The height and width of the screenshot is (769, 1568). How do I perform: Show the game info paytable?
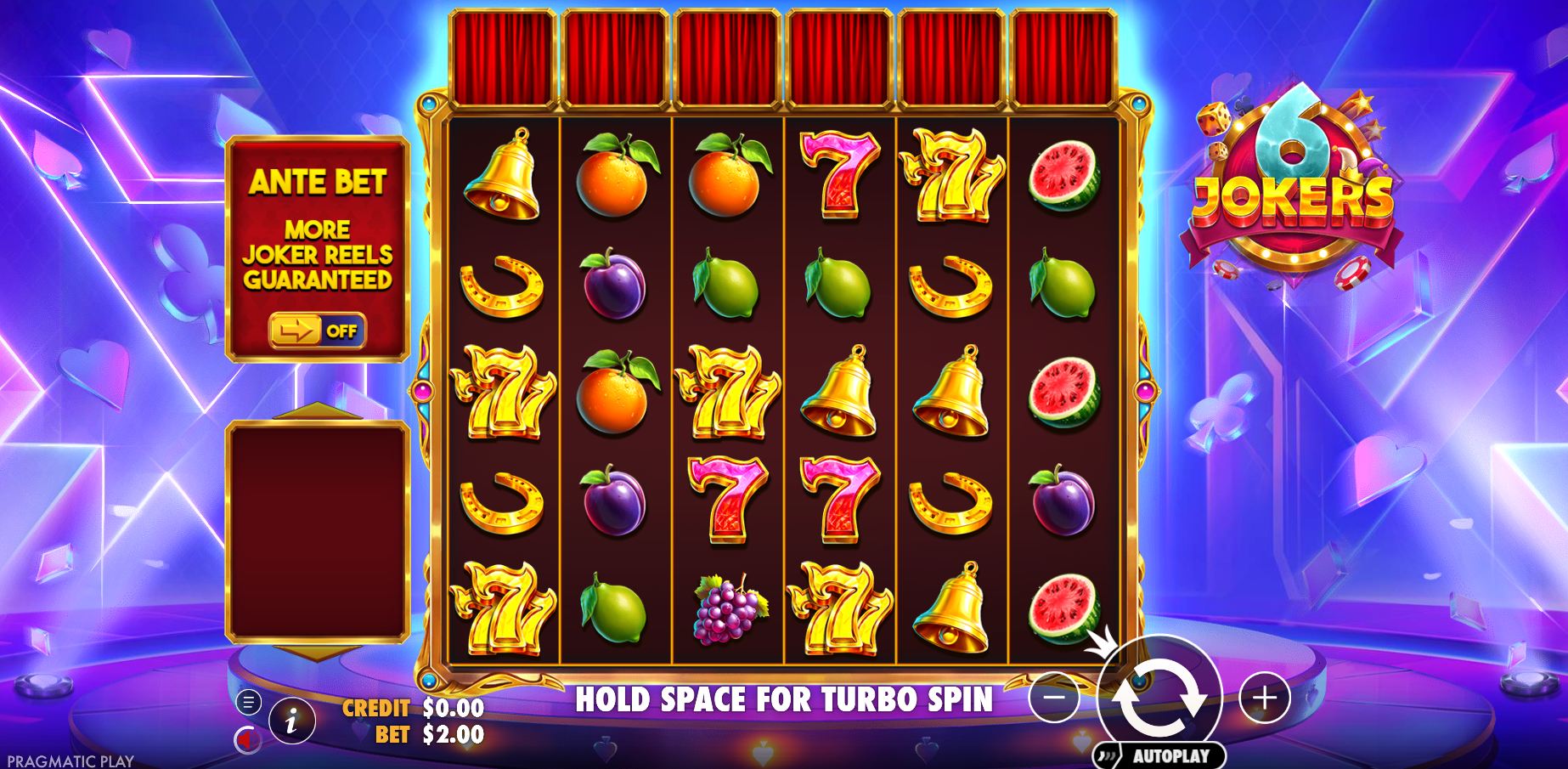pyautogui.click(x=291, y=722)
